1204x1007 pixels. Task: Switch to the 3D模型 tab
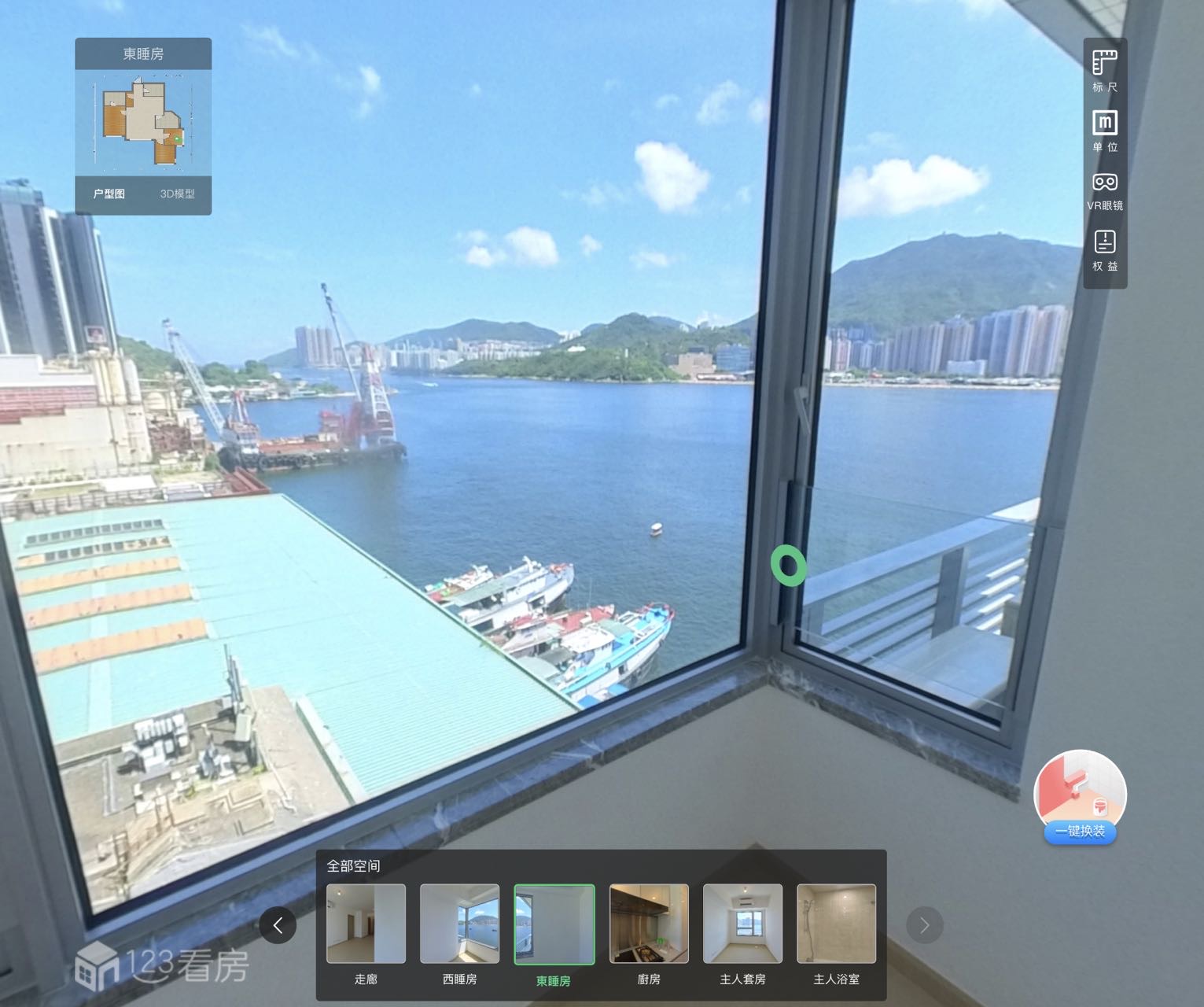177,194
